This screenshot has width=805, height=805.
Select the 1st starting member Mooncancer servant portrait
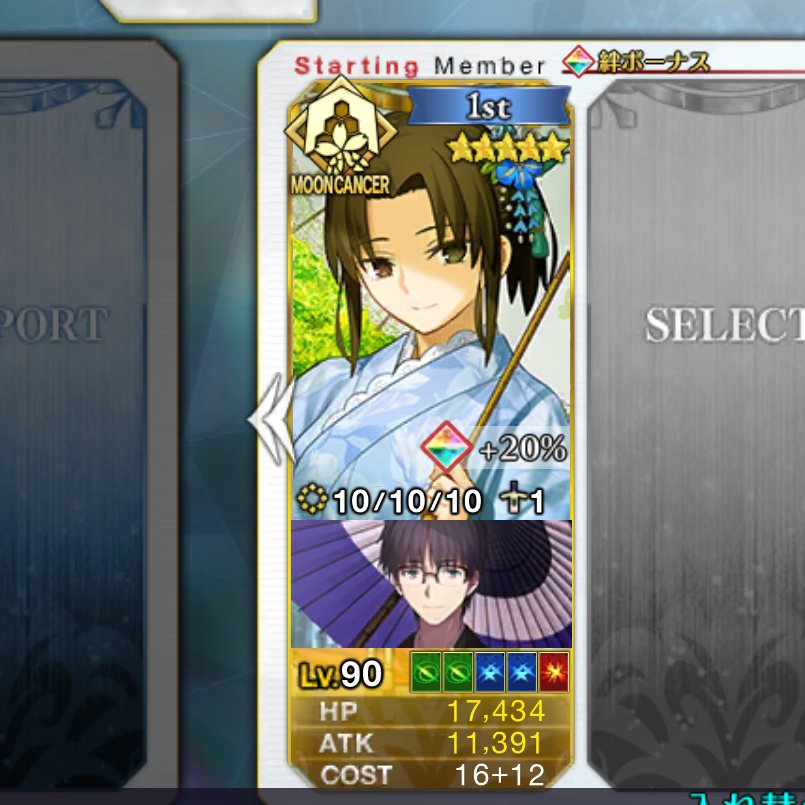[x=432, y=300]
